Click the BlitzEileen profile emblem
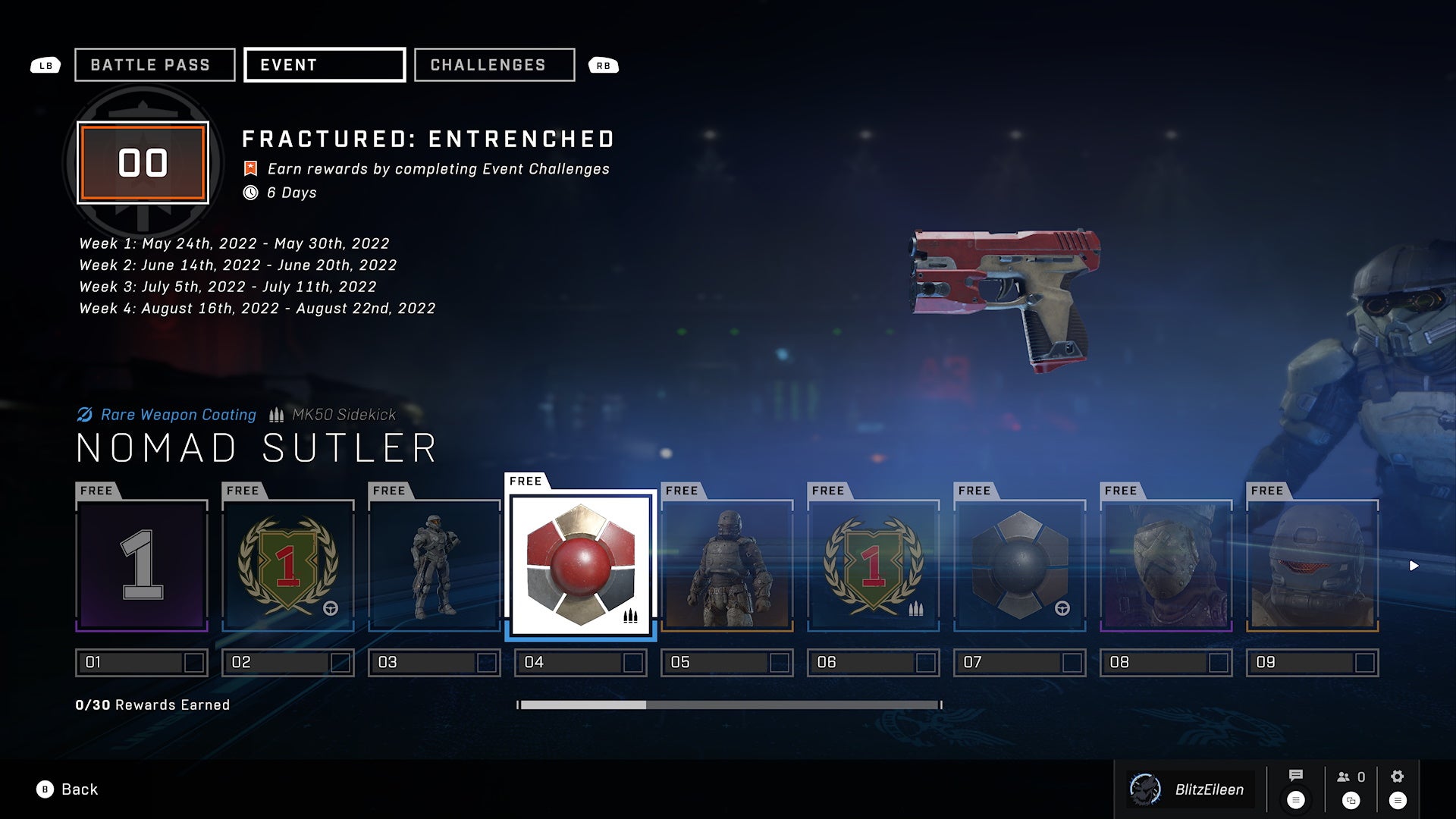 point(1144,789)
